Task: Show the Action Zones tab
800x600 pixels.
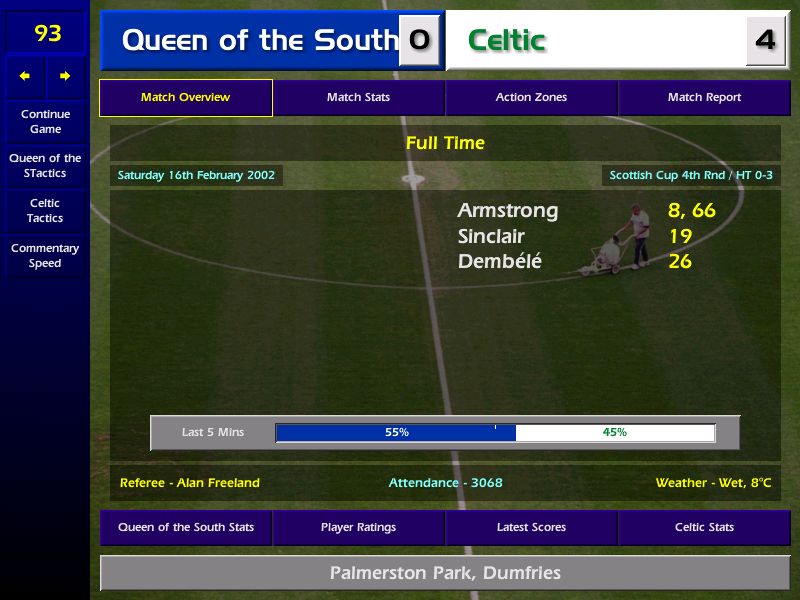Action: (531, 98)
